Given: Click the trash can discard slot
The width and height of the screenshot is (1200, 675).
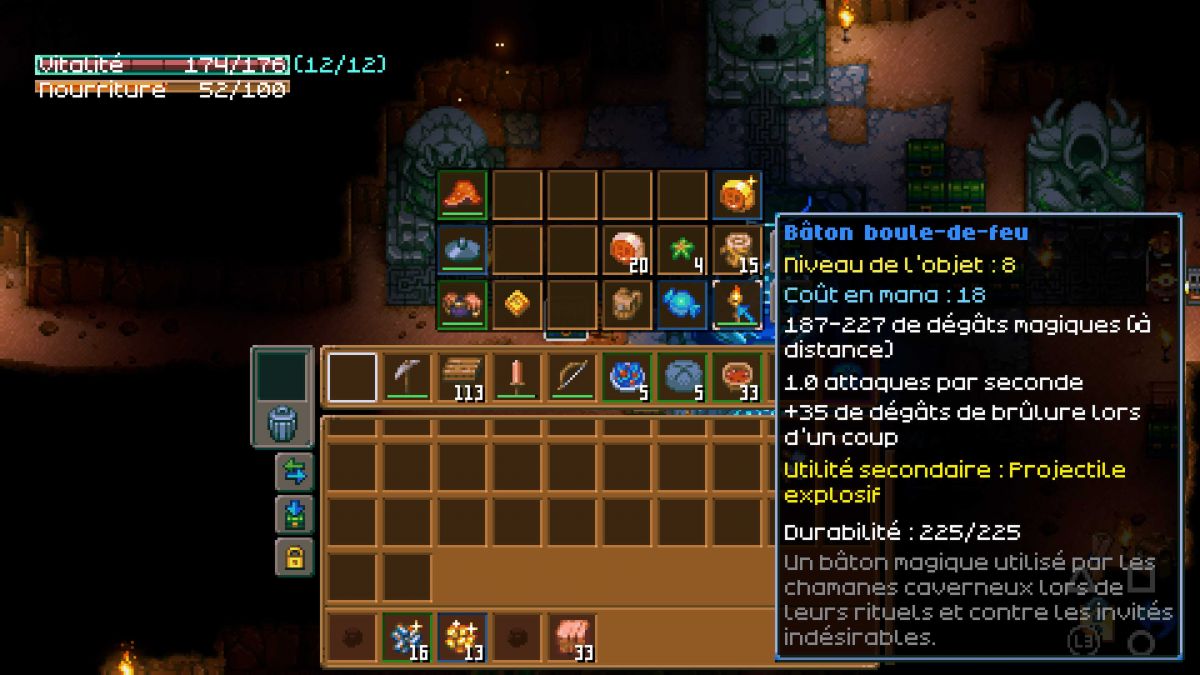Looking at the screenshot, I should point(282,425).
